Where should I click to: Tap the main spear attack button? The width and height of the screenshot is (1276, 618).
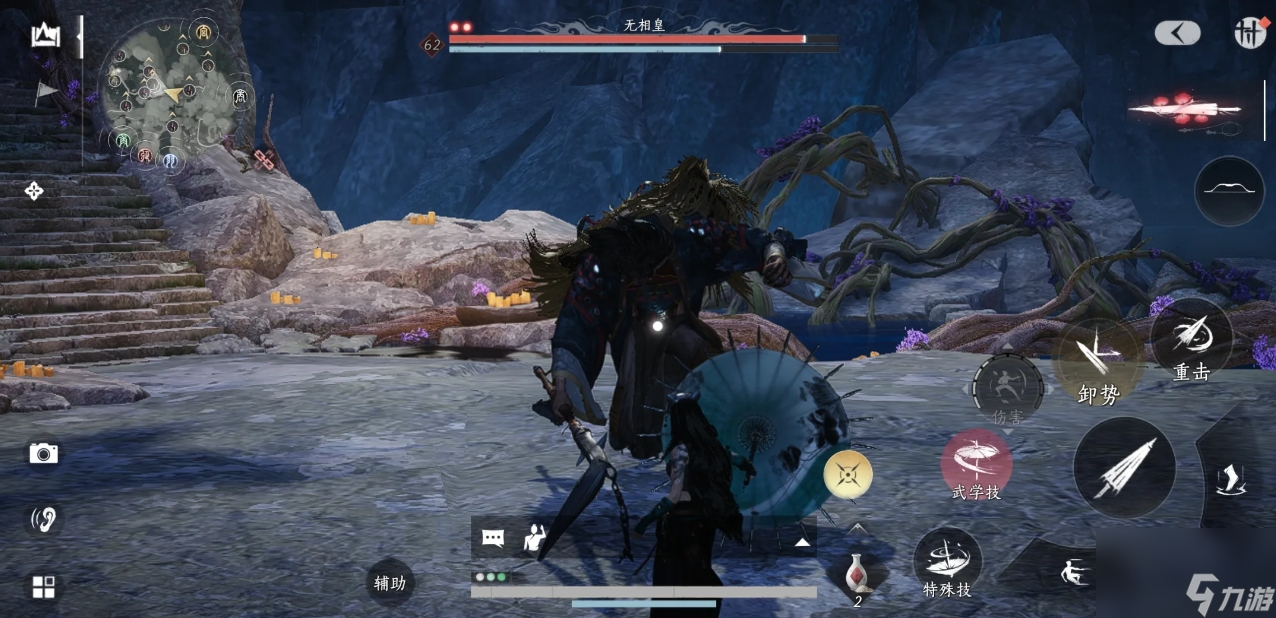coord(1124,468)
